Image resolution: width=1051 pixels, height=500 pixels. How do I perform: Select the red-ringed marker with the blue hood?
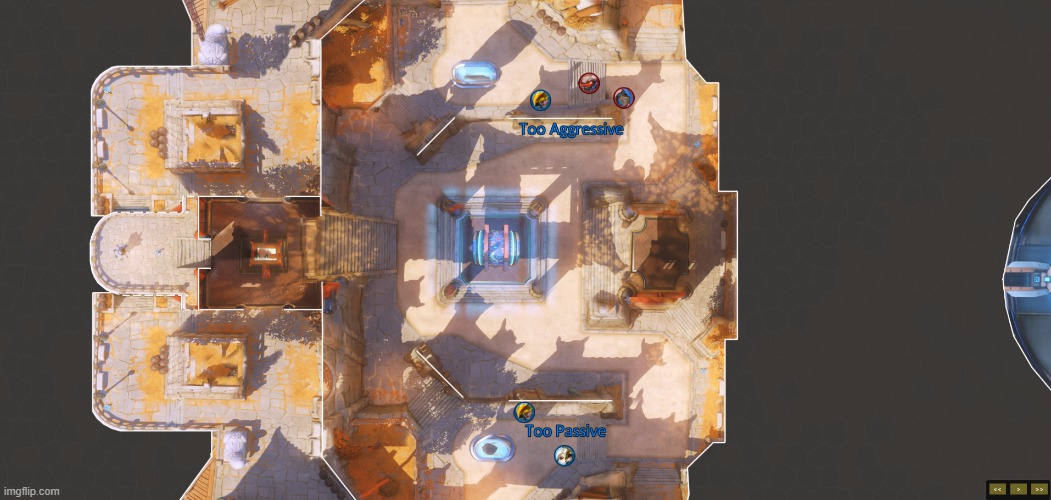click(624, 97)
